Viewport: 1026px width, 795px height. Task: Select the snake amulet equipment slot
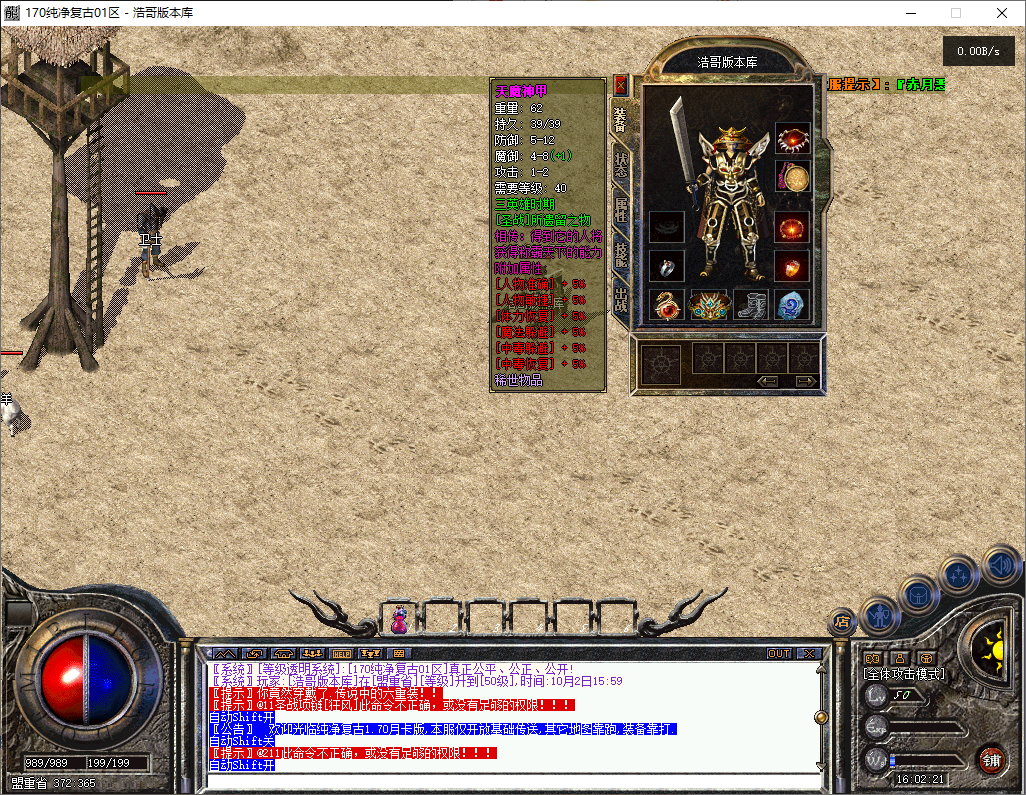(667, 305)
